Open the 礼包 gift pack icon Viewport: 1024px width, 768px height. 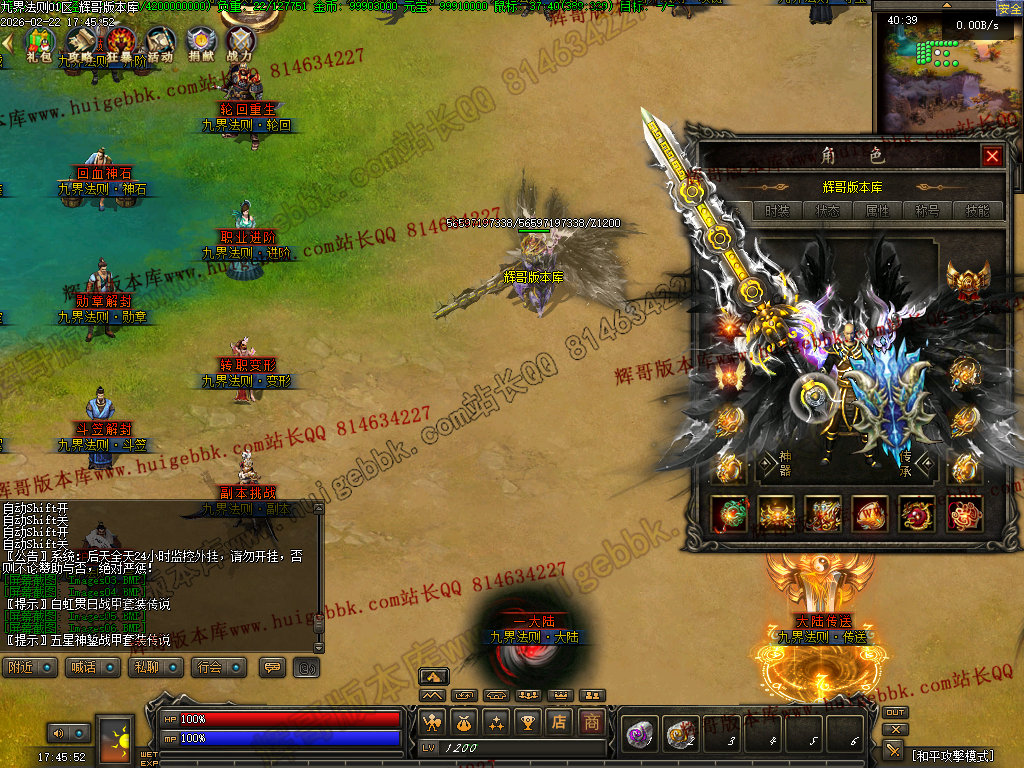(x=40, y=44)
